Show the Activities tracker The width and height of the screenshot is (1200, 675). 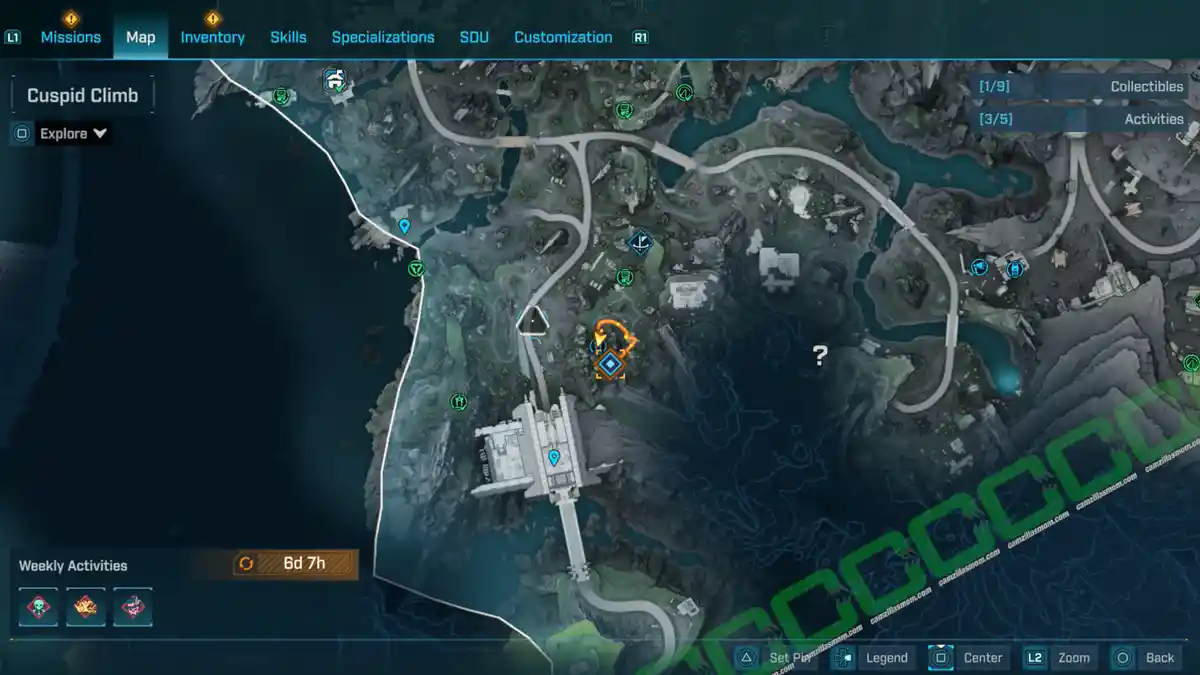tap(1083, 119)
